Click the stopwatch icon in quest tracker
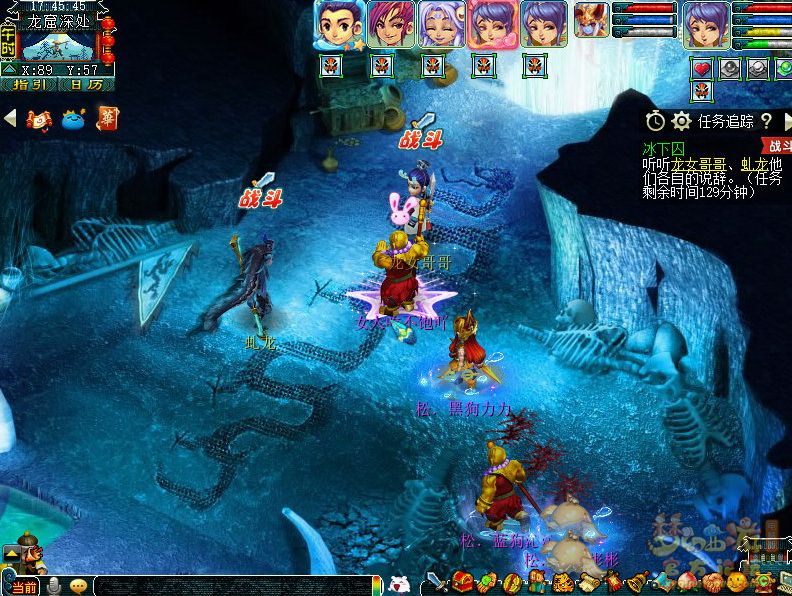Image resolution: width=792 pixels, height=596 pixels. coord(655,121)
